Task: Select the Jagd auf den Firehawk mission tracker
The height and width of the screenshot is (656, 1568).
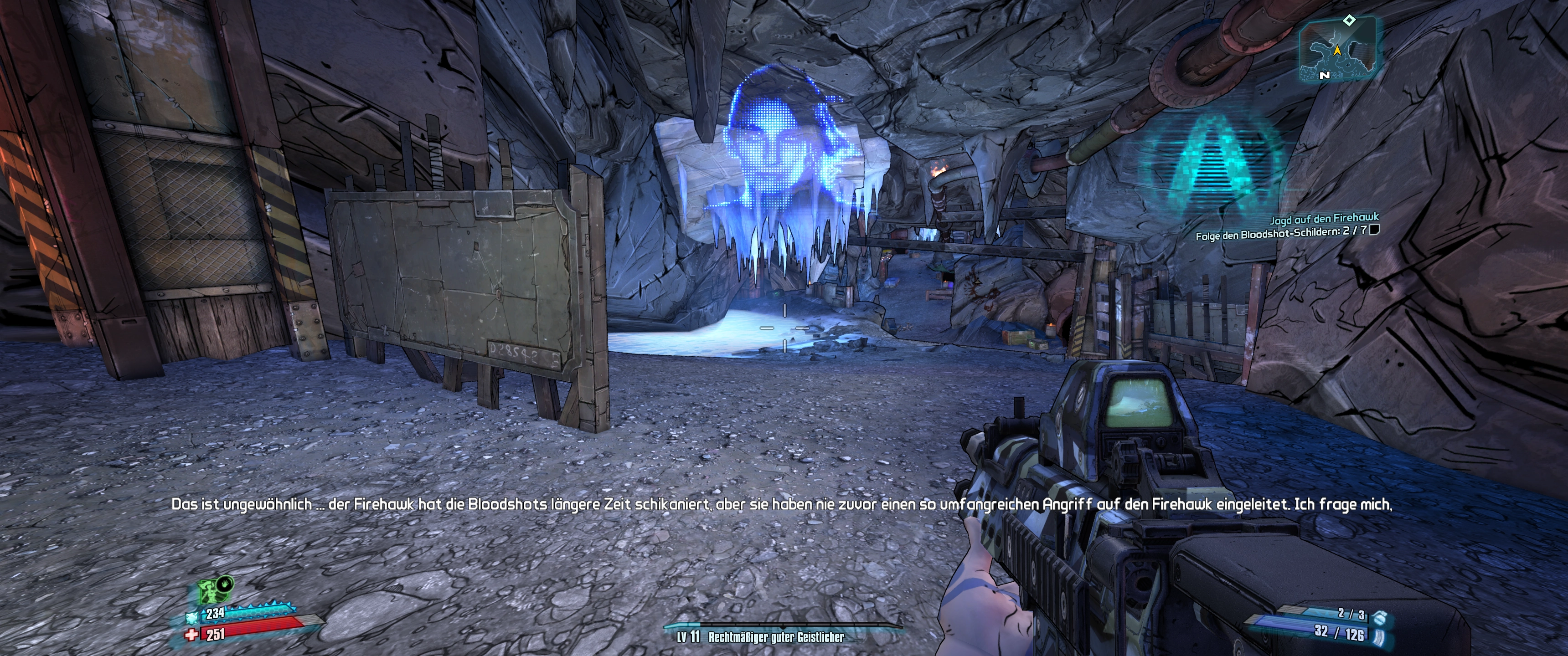Action: [1323, 217]
